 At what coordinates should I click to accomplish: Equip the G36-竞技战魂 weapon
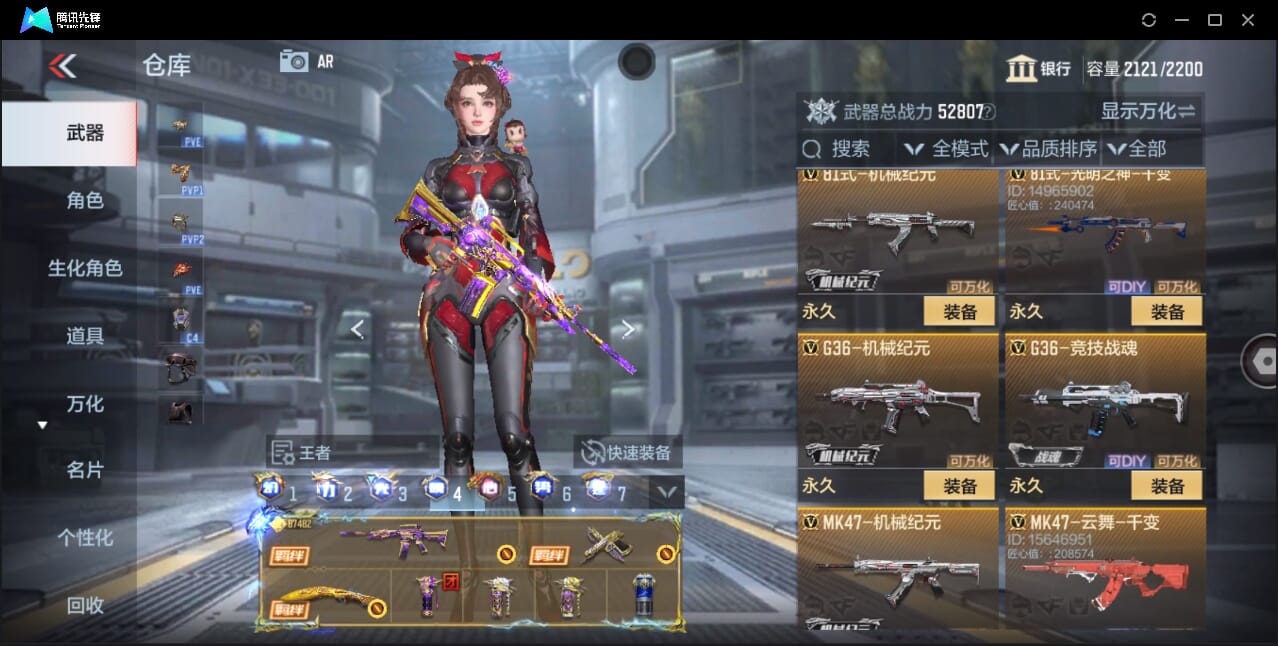(x=1166, y=486)
